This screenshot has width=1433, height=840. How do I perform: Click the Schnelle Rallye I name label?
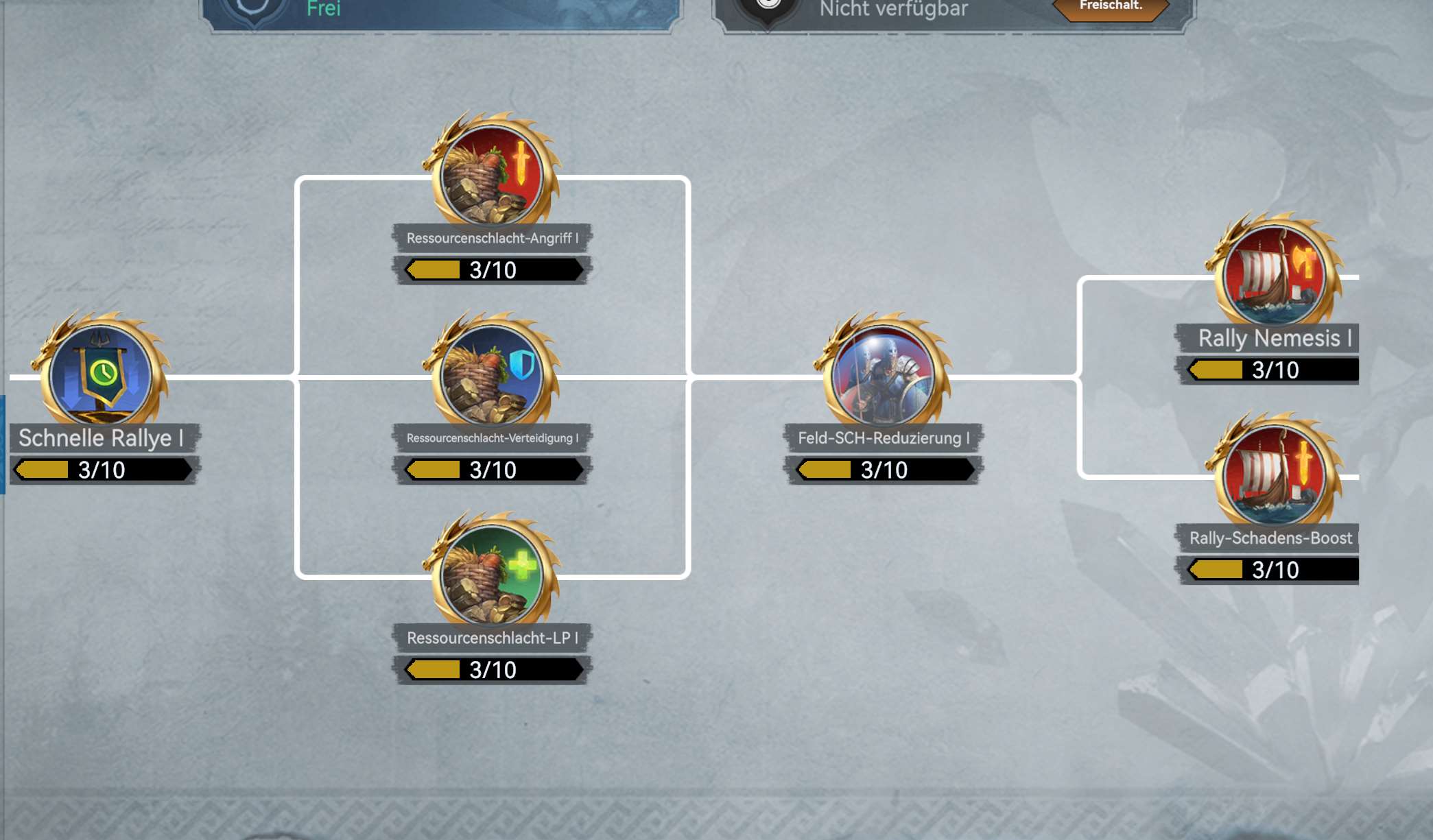(x=102, y=437)
